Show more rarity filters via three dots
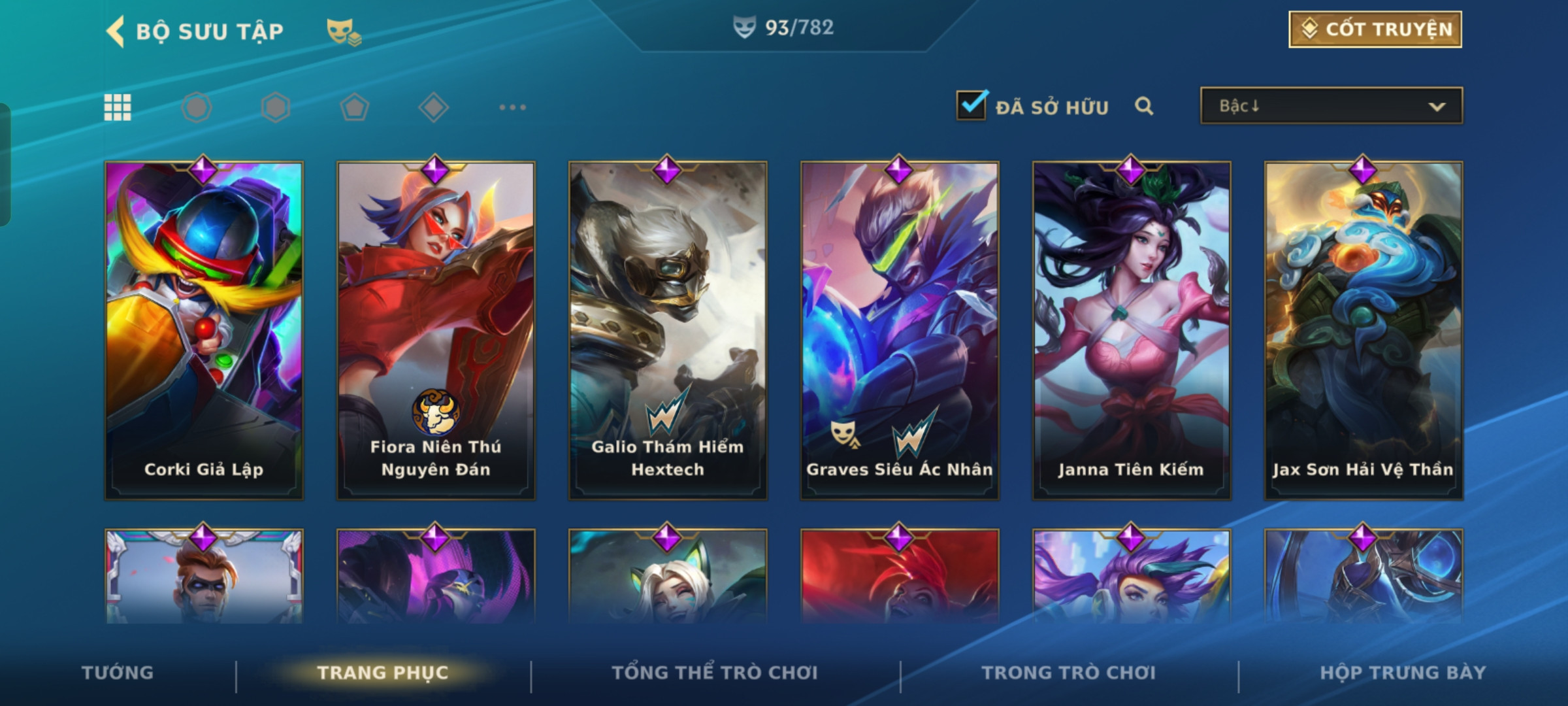 [x=512, y=107]
